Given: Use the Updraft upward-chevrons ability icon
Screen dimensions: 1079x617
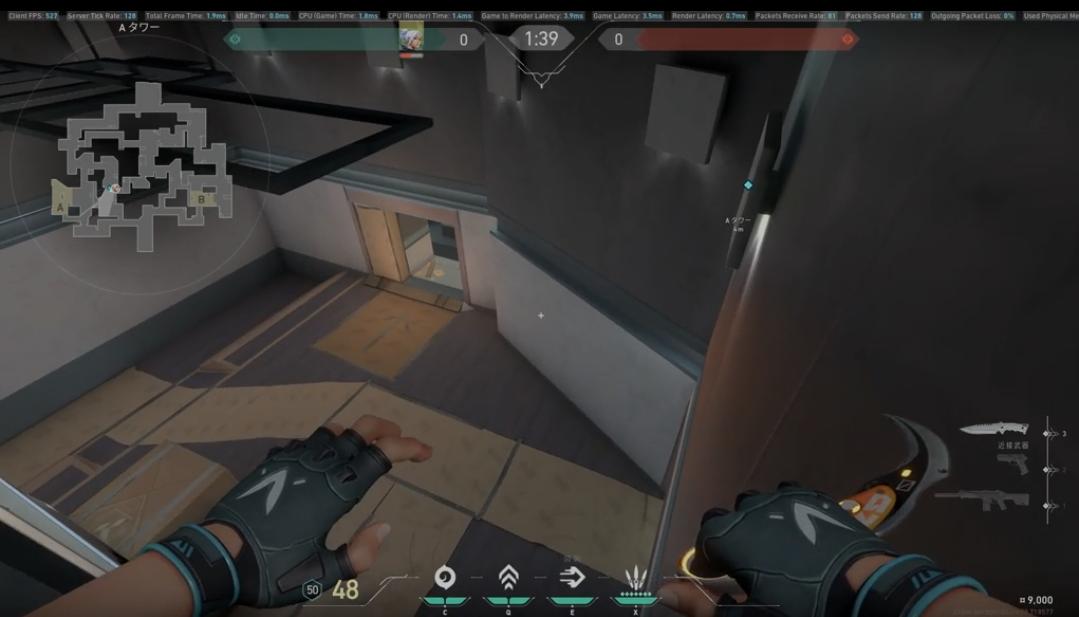Looking at the screenshot, I should 508,577.
